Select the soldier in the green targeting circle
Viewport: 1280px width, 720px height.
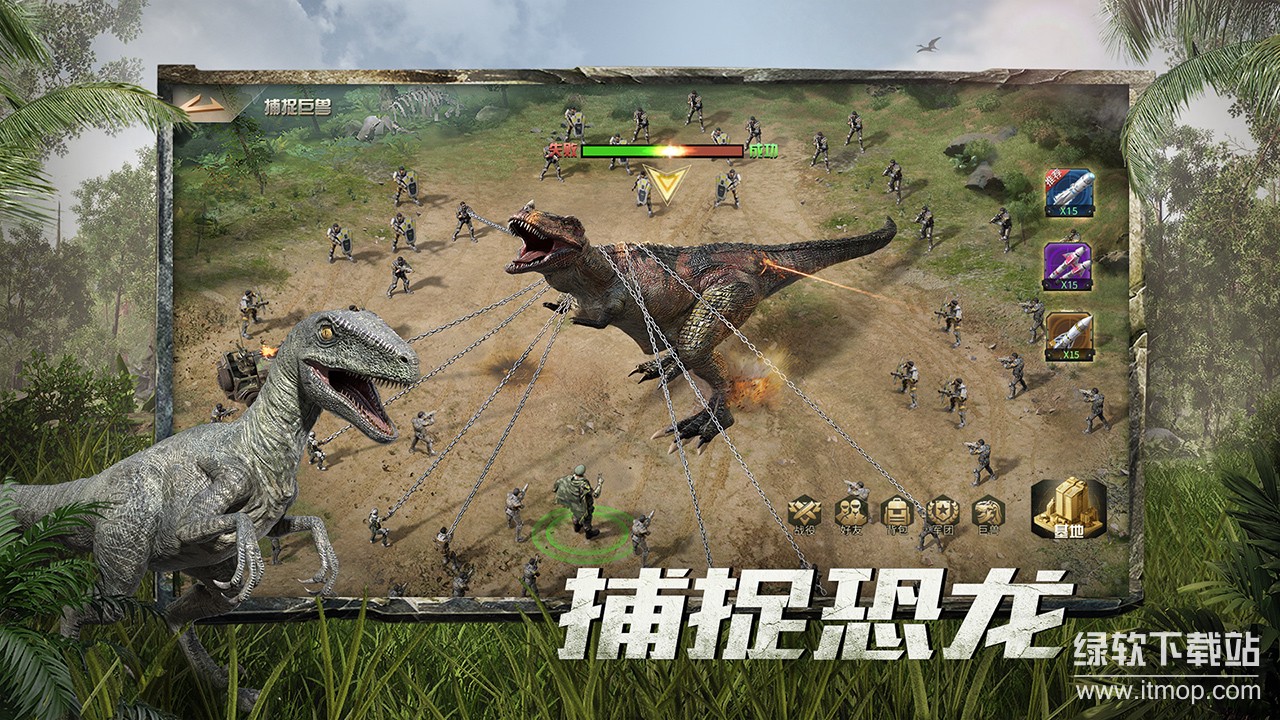(x=580, y=500)
